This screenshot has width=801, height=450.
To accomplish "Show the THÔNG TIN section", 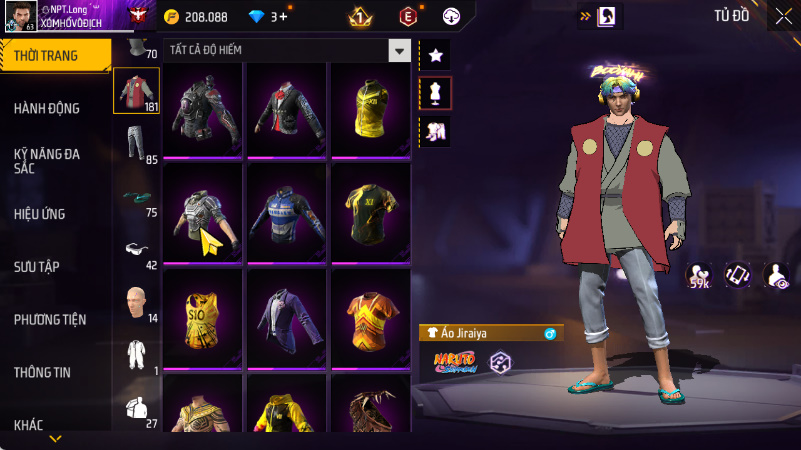I will tap(42, 372).
